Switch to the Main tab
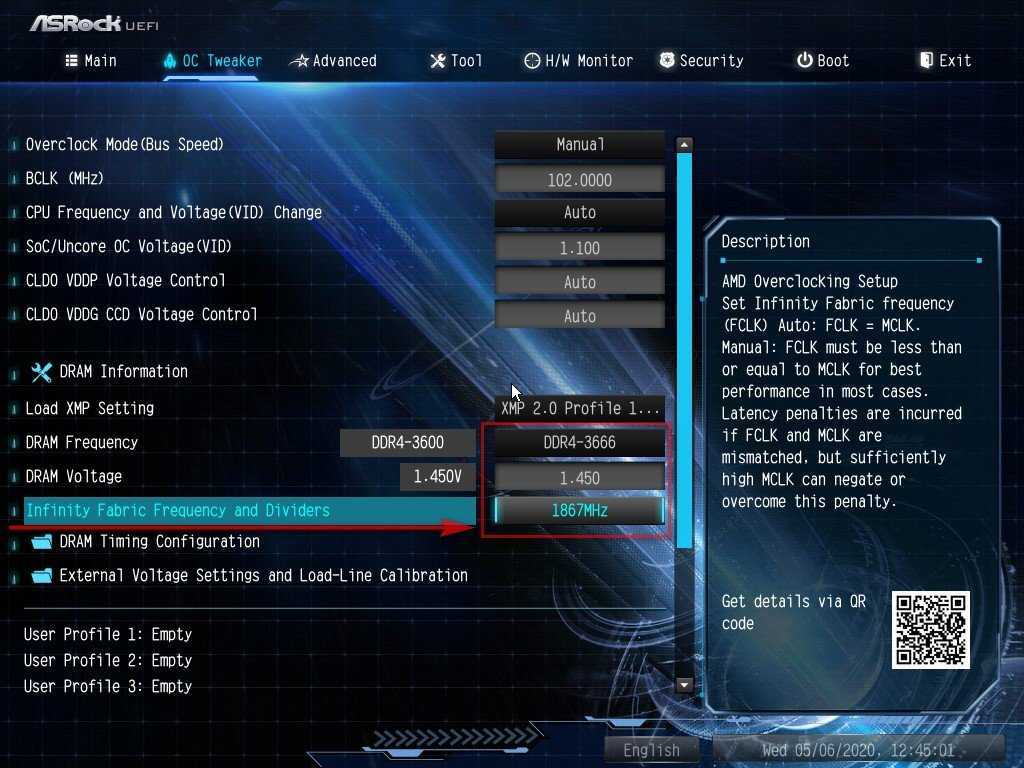This screenshot has width=1024, height=768. 91,61
